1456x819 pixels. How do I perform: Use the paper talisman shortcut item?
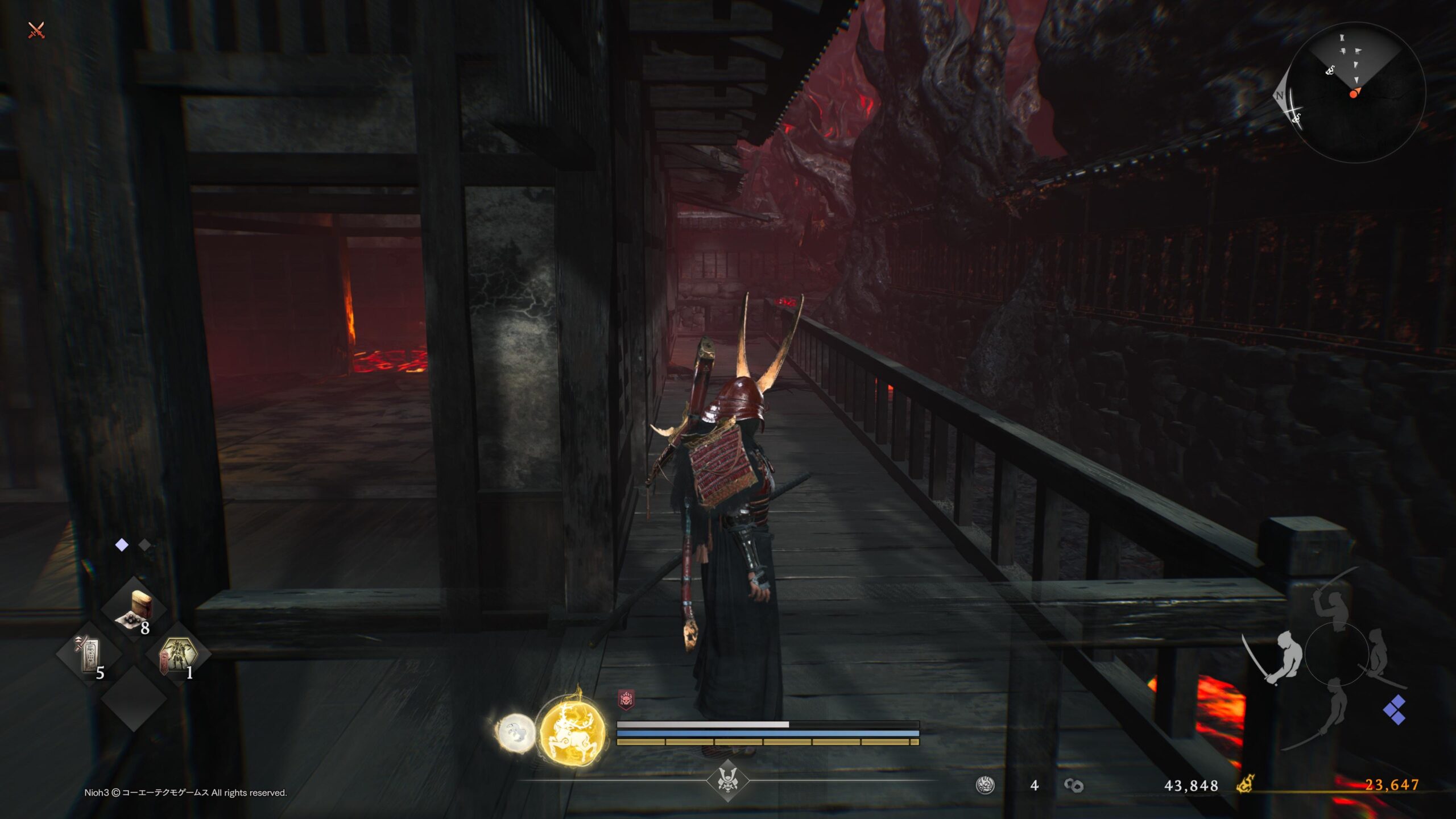click(89, 655)
